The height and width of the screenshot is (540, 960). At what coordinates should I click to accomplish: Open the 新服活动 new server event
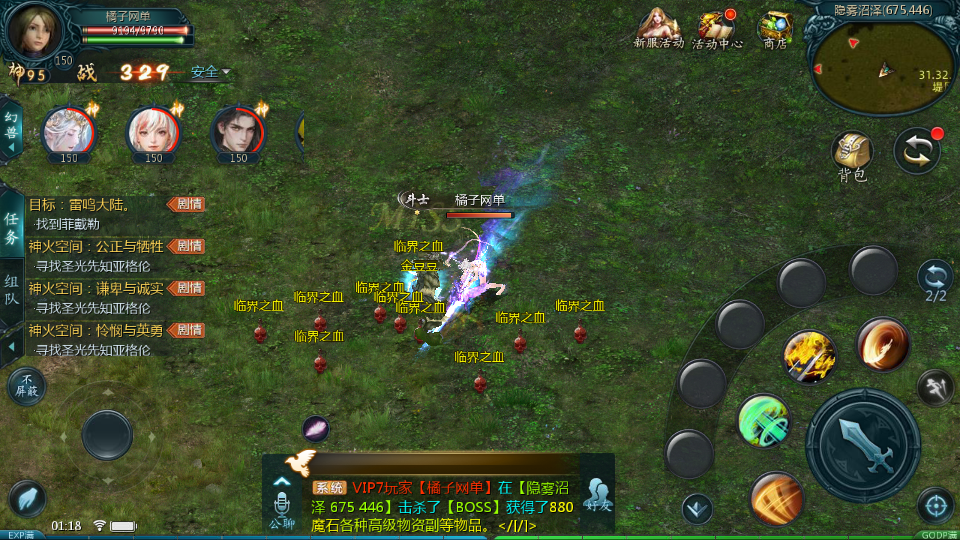(x=658, y=28)
